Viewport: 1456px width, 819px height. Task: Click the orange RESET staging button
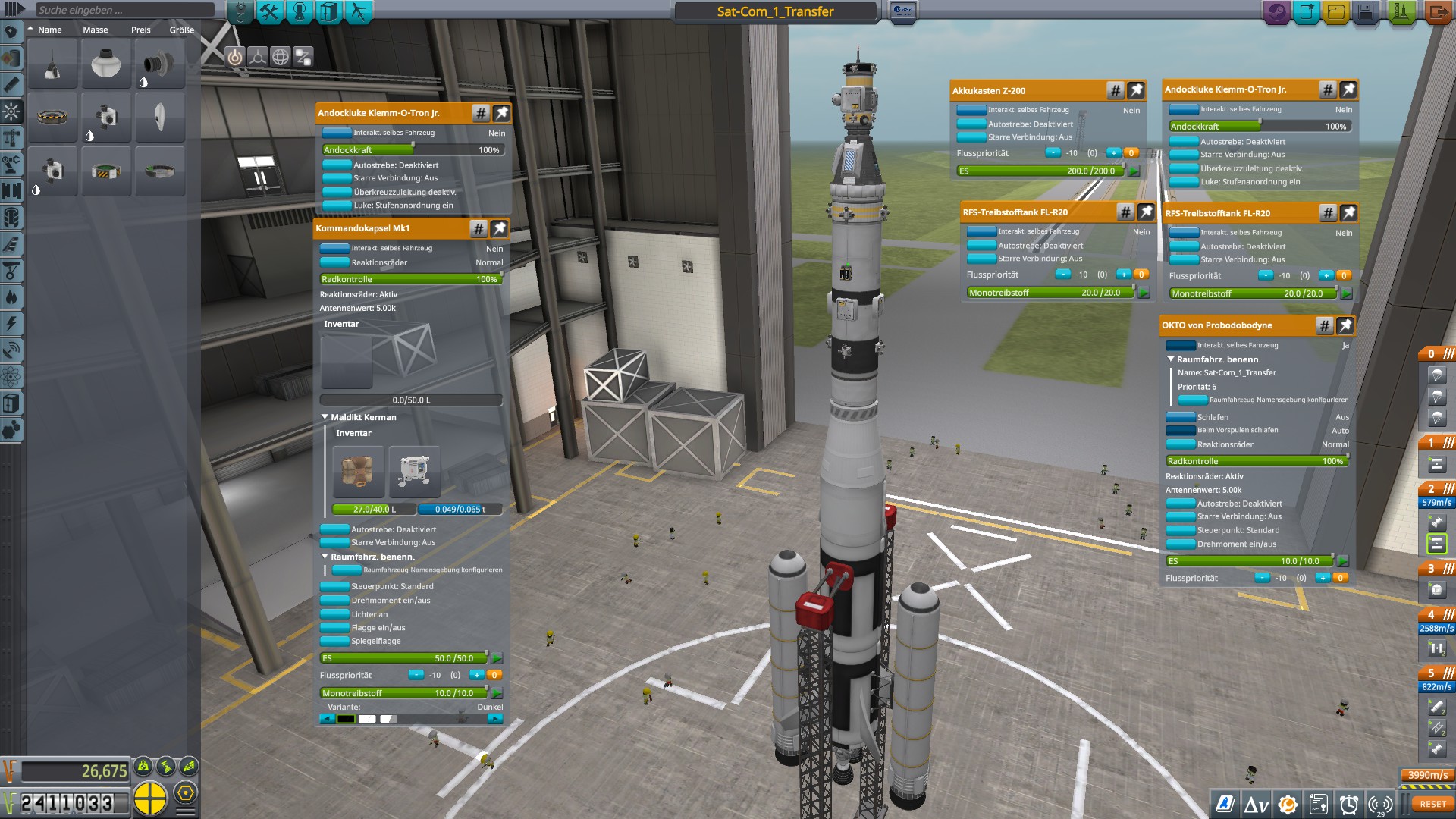coord(1432,804)
